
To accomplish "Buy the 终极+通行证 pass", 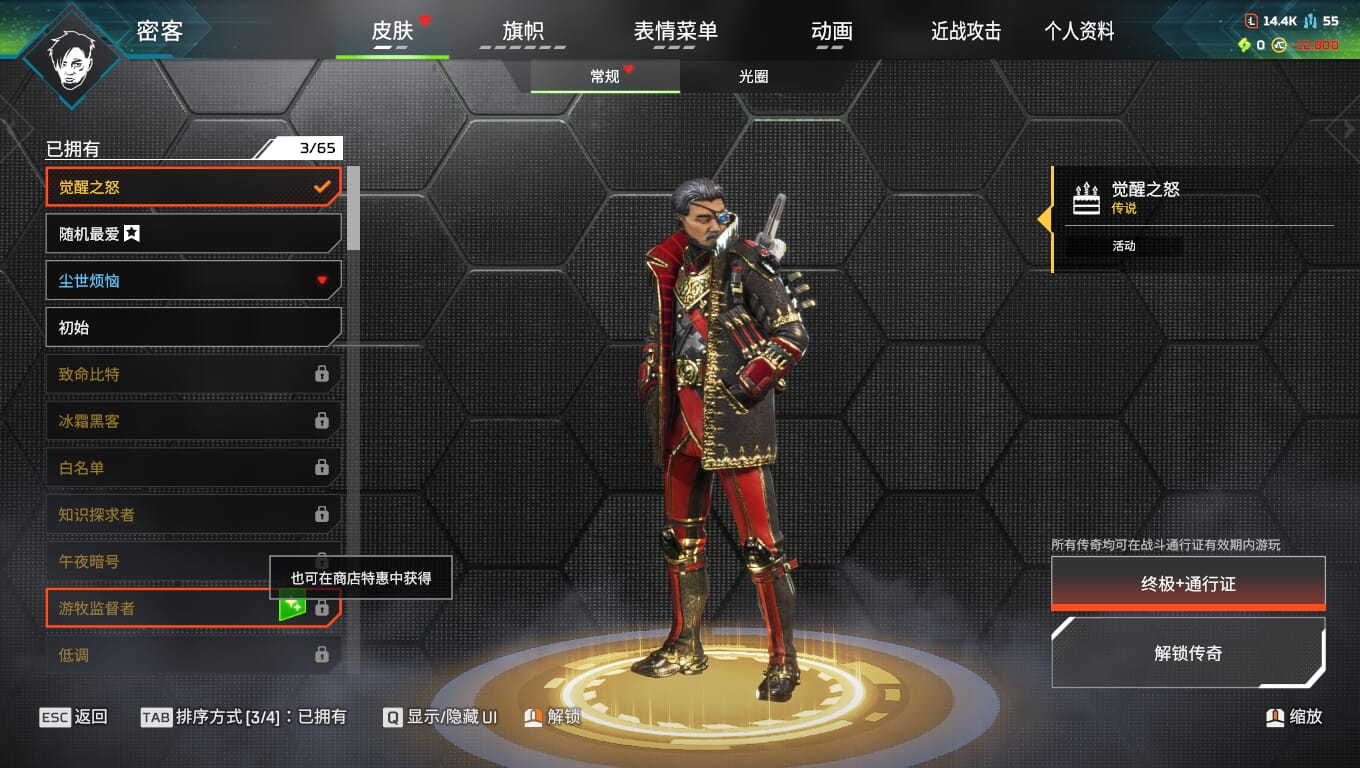I will [x=1188, y=584].
